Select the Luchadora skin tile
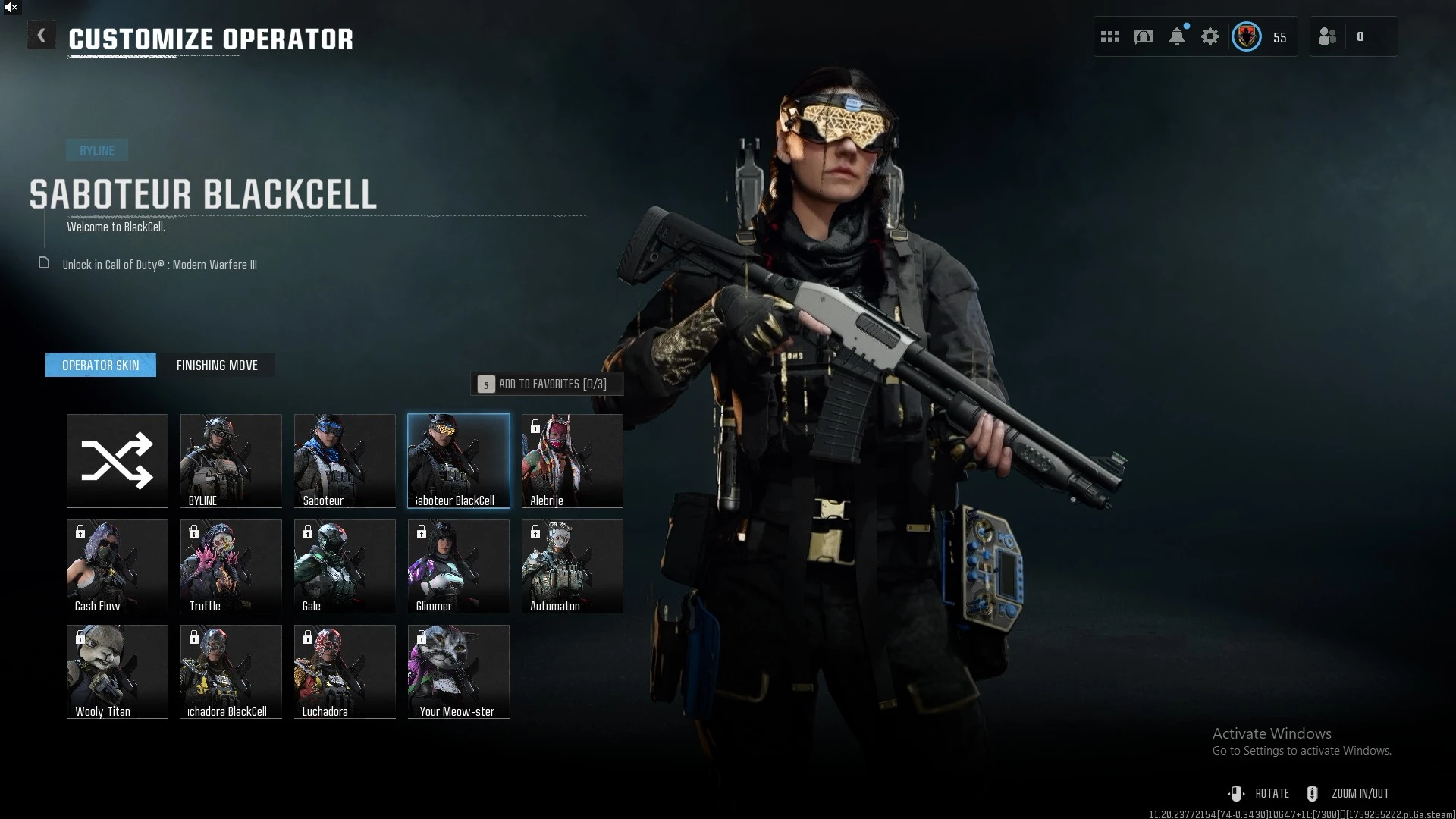This screenshot has width=1456, height=819. [345, 671]
